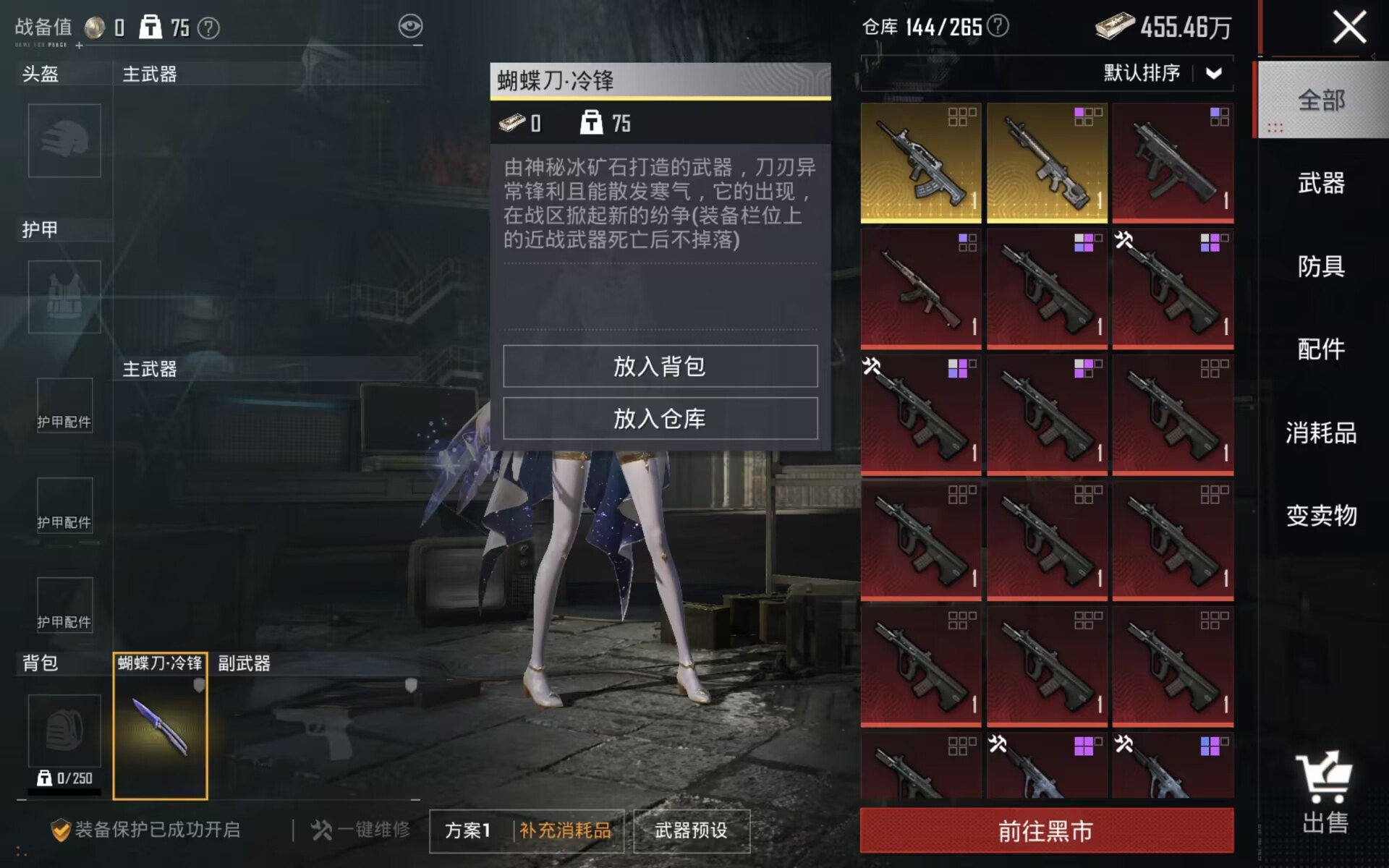Open weapon presets (武器预设)
The width and height of the screenshot is (1389, 868).
(691, 830)
